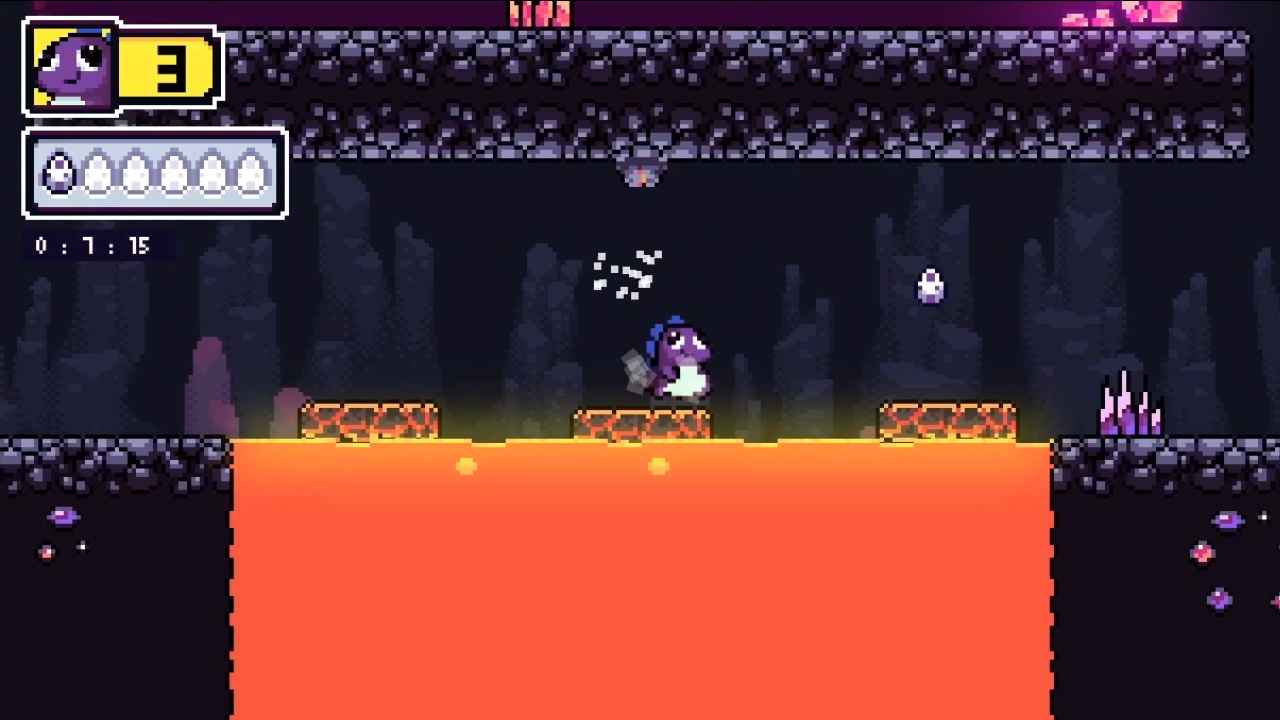Click the leftmost stone platform above the lava
The height and width of the screenshot is (720, 1280).
coord(370,422)
